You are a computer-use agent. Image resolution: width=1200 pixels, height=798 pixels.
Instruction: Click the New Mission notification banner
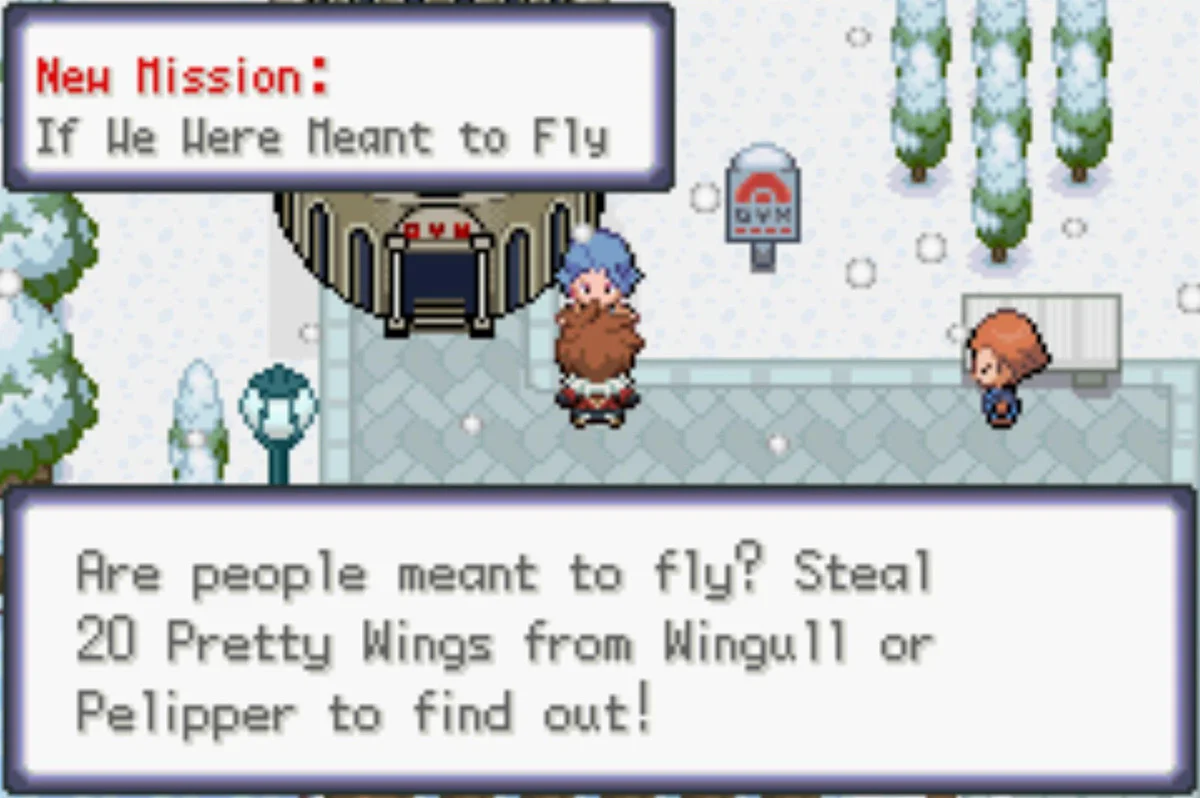pos(338,99)
